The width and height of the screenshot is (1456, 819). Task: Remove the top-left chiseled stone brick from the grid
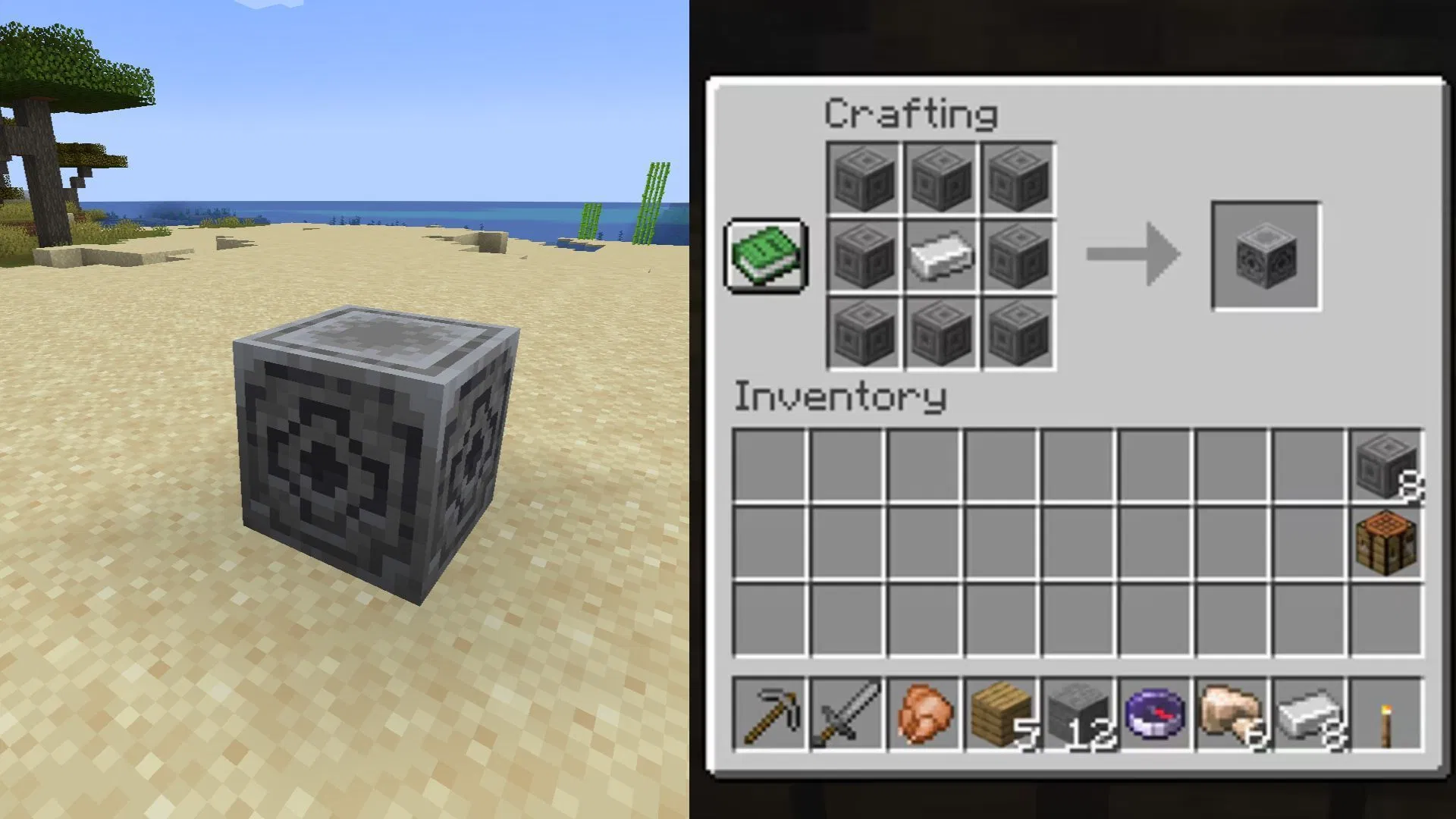click(x=861, y=179)
